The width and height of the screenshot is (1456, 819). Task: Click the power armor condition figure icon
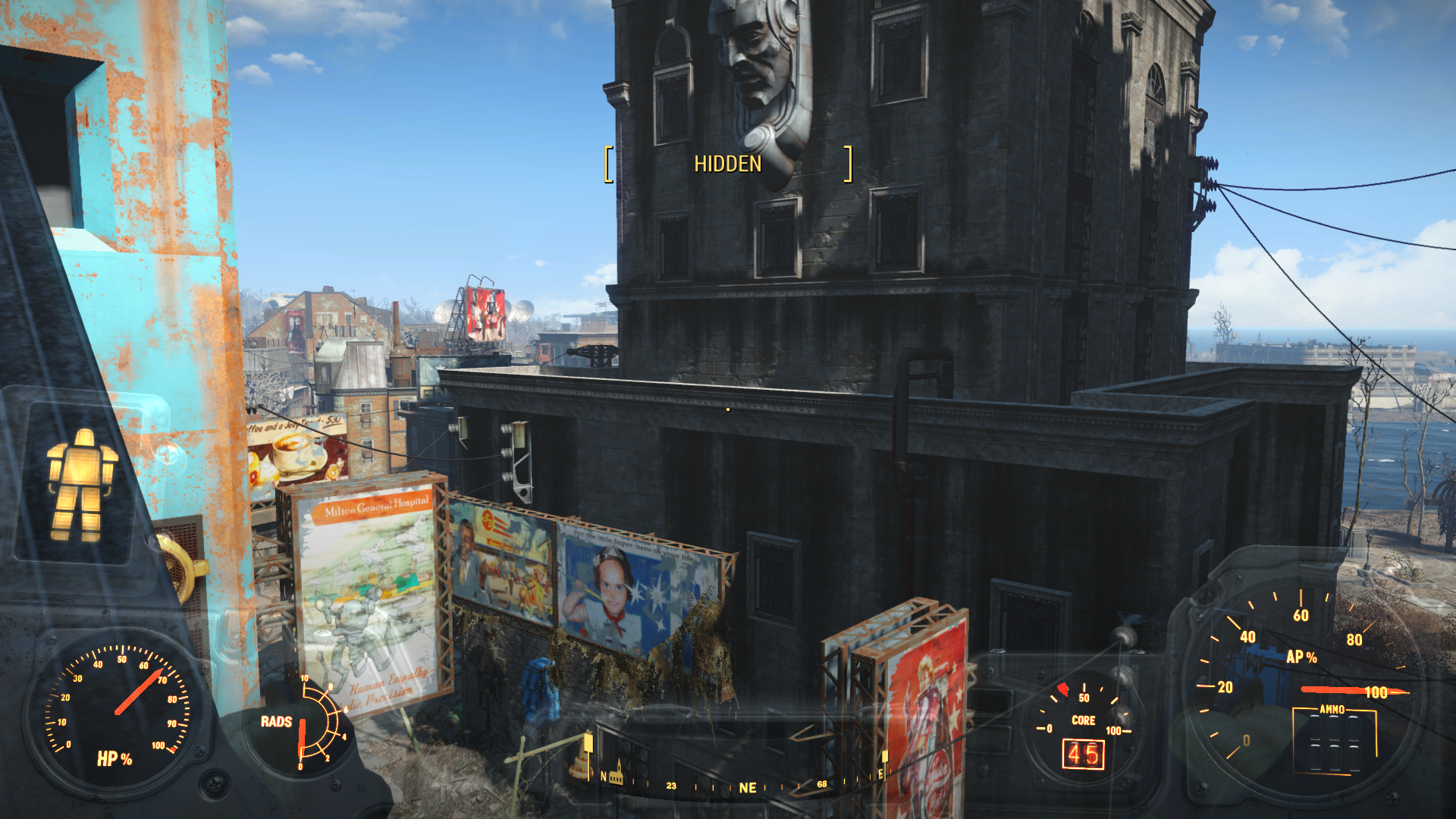pyautogui.click(x=82, y=485)
